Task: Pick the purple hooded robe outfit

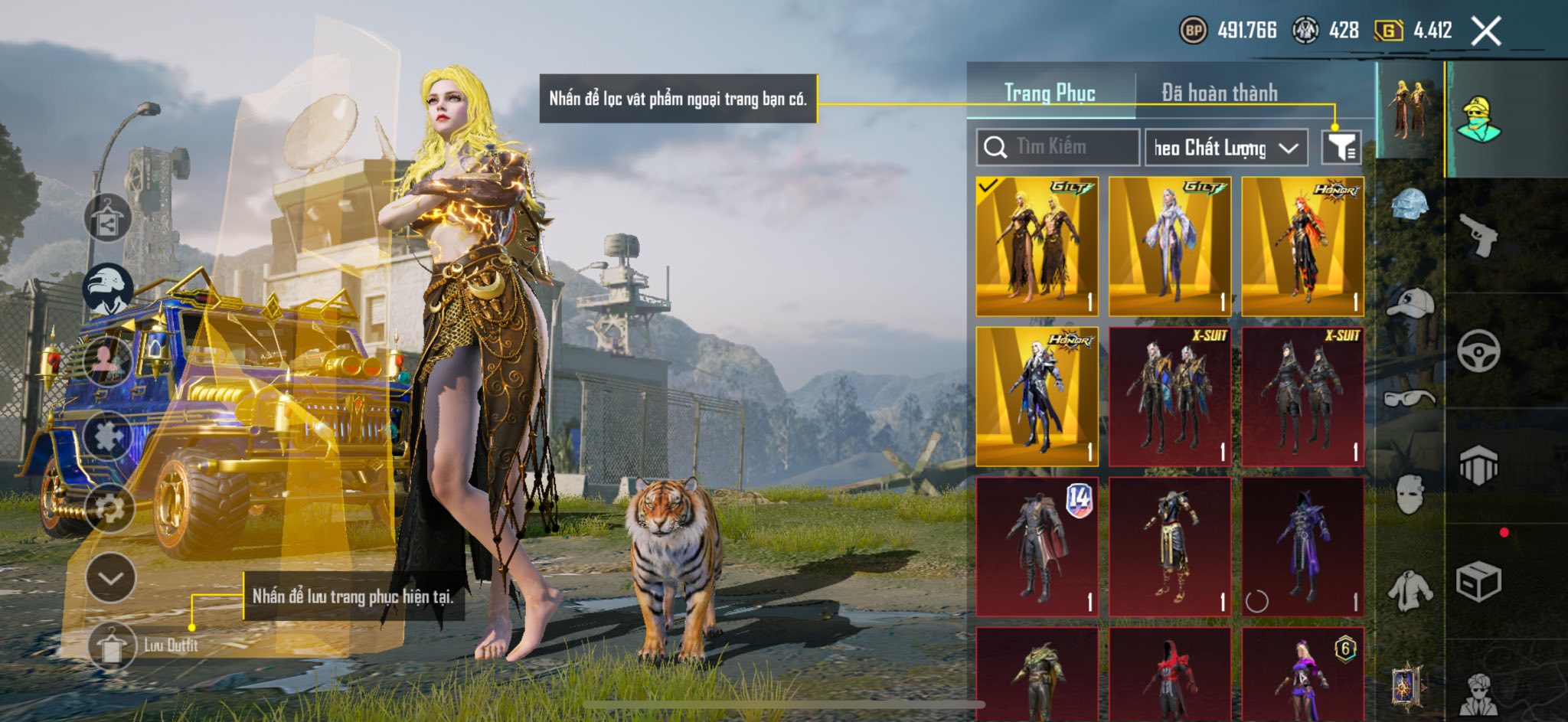Action: coord(1302,546)
